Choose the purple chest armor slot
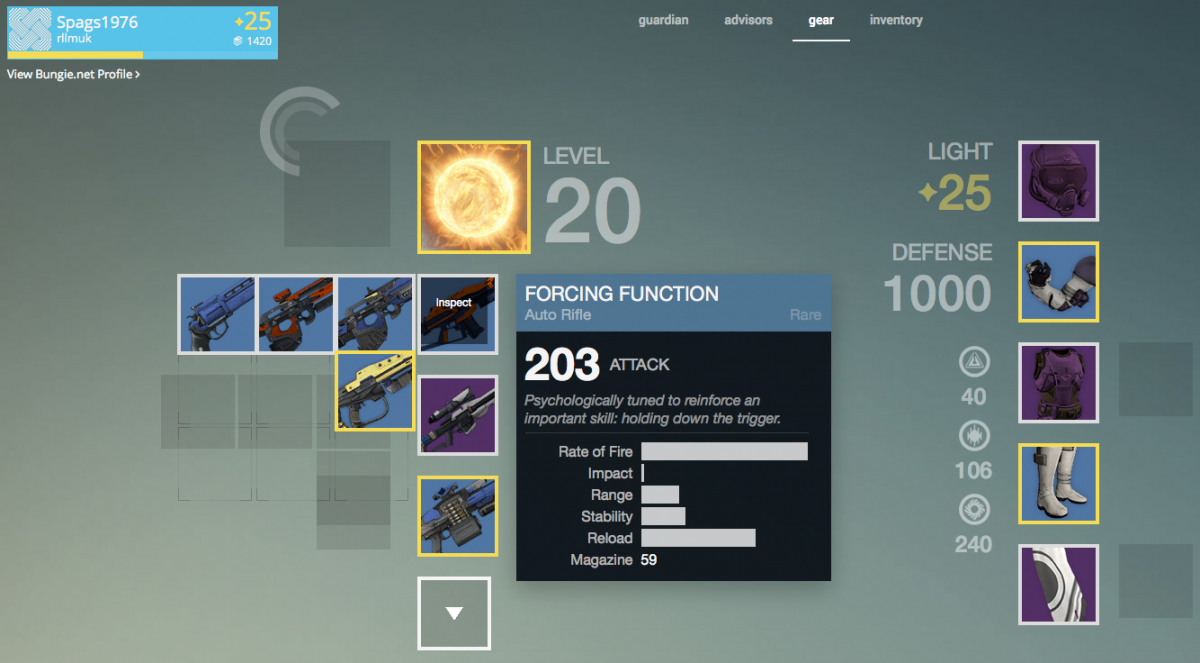 (1058, 383)
